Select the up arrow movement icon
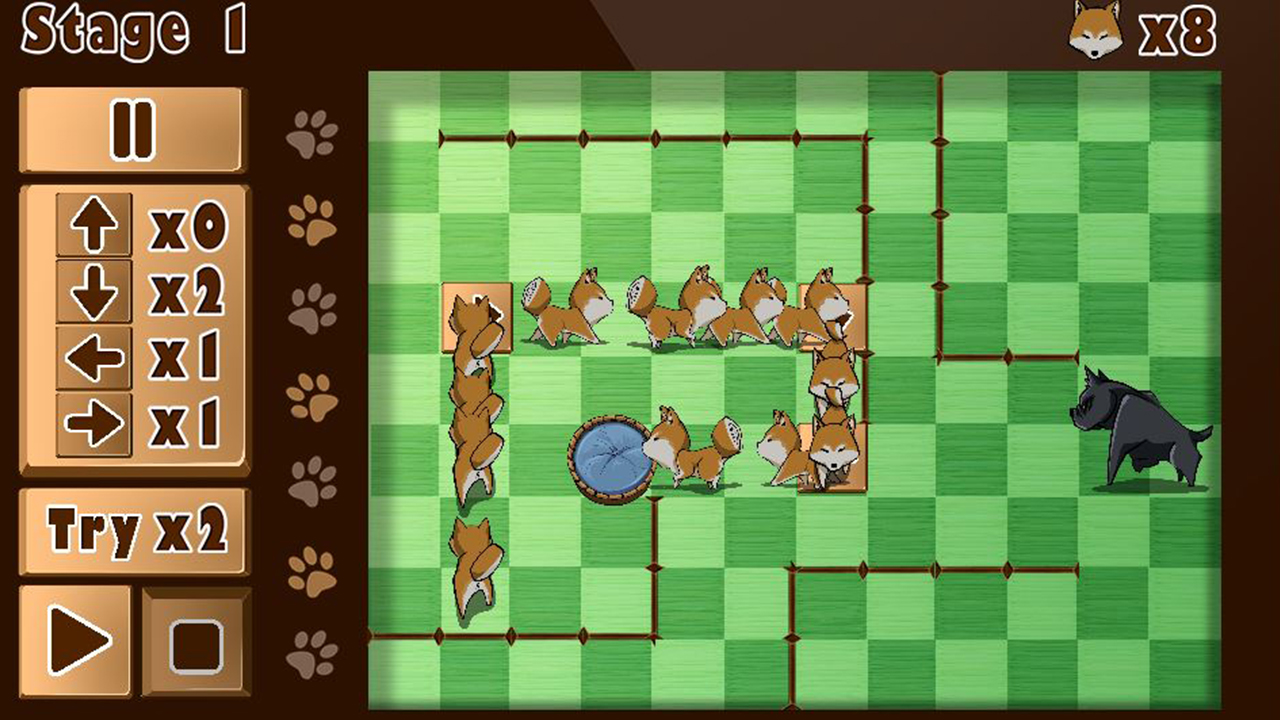The height and width of the screenshot is (720, 1280). coord(95,225)
